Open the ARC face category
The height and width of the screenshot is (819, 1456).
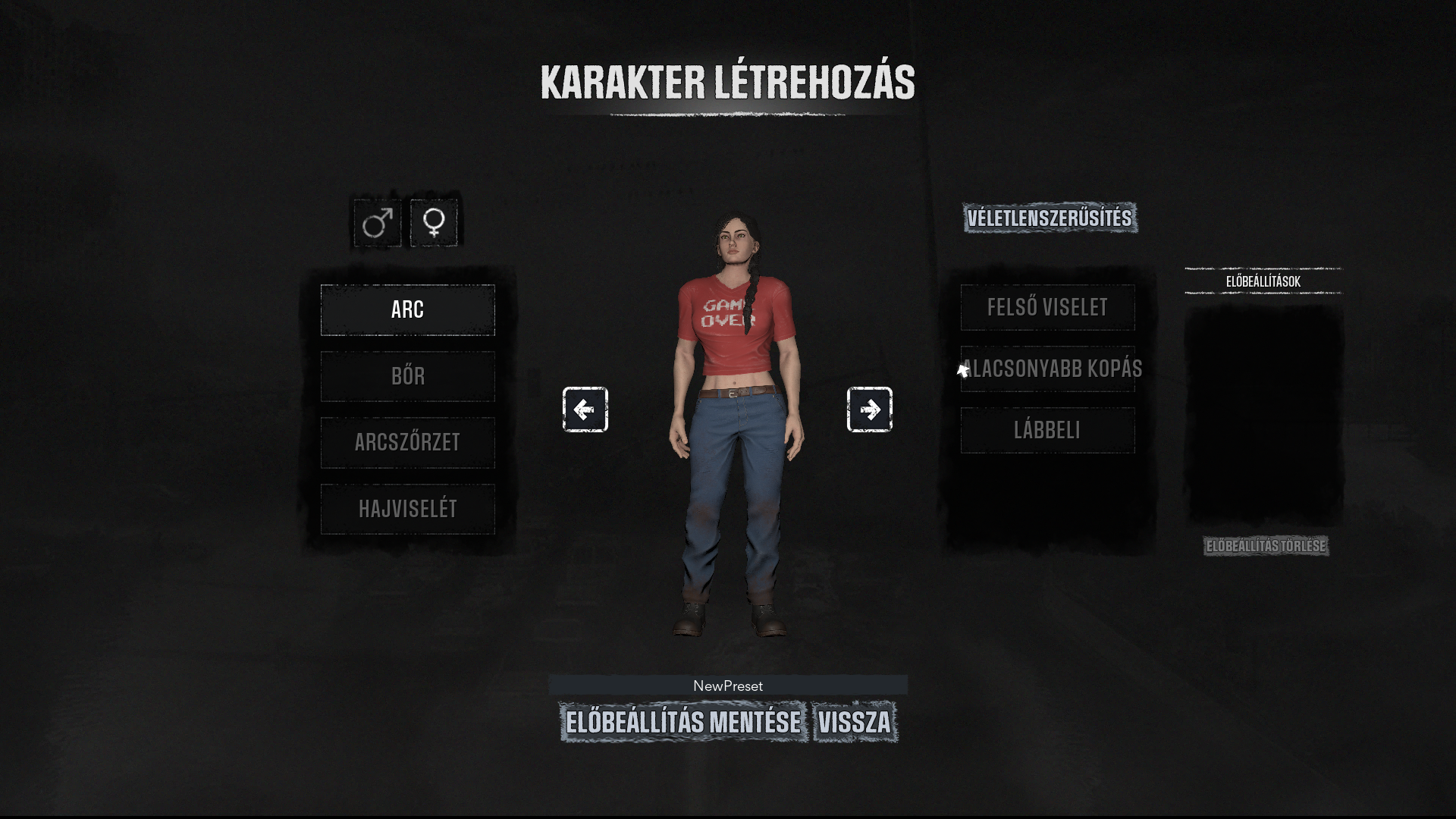pos(407,310)
